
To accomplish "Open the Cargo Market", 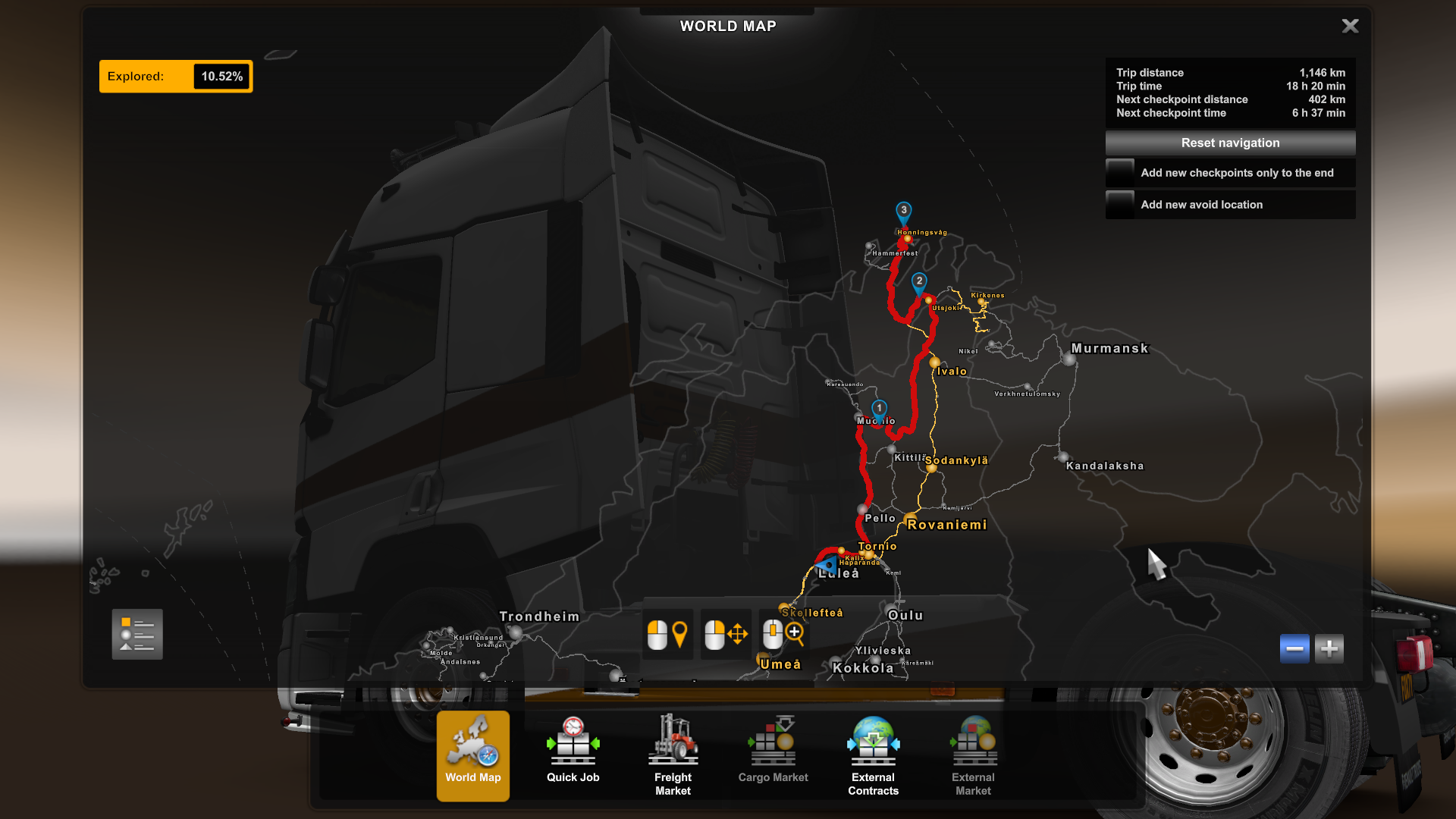I will 773,755.
